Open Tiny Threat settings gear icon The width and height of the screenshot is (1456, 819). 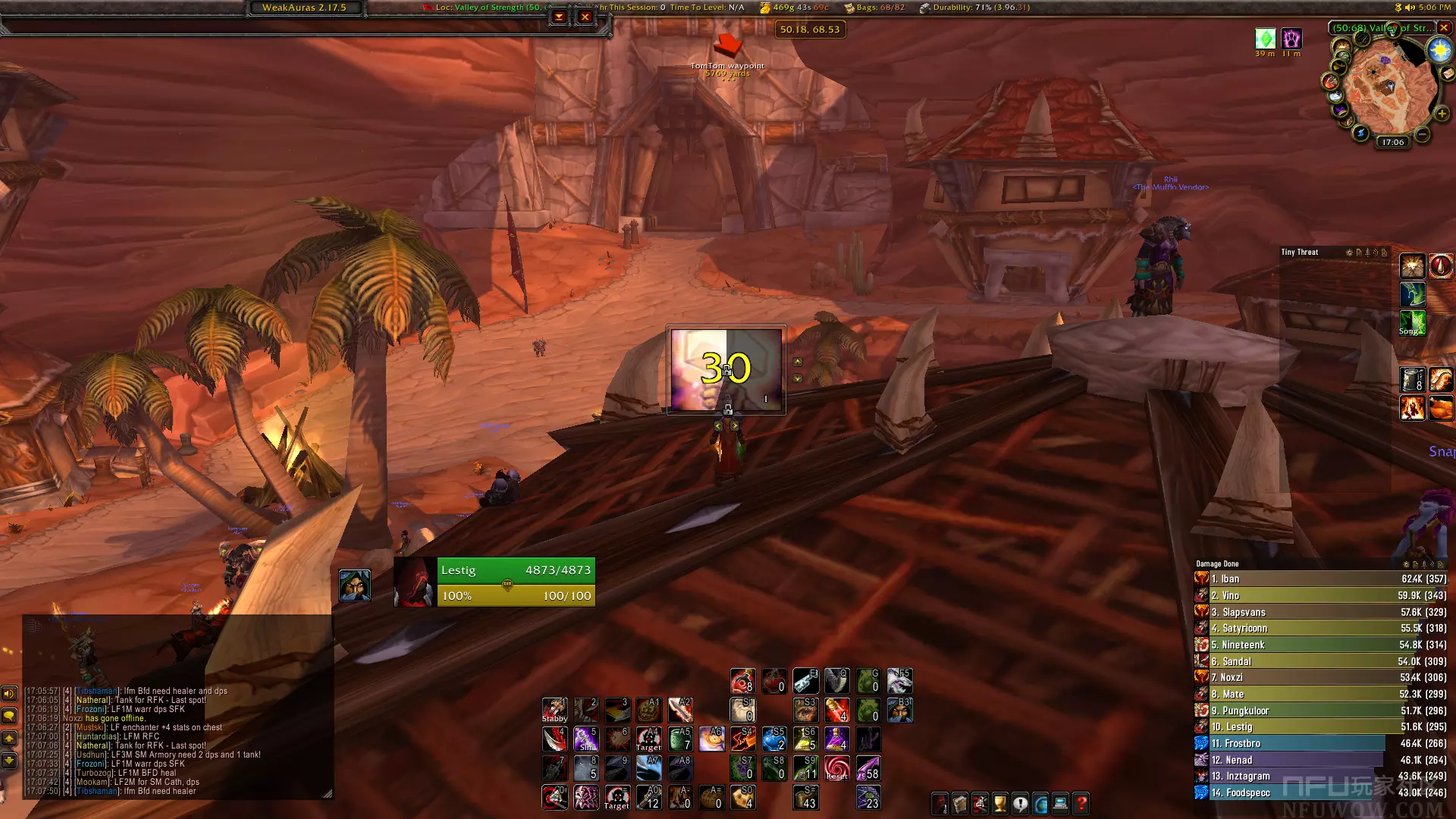(1349, 253)
